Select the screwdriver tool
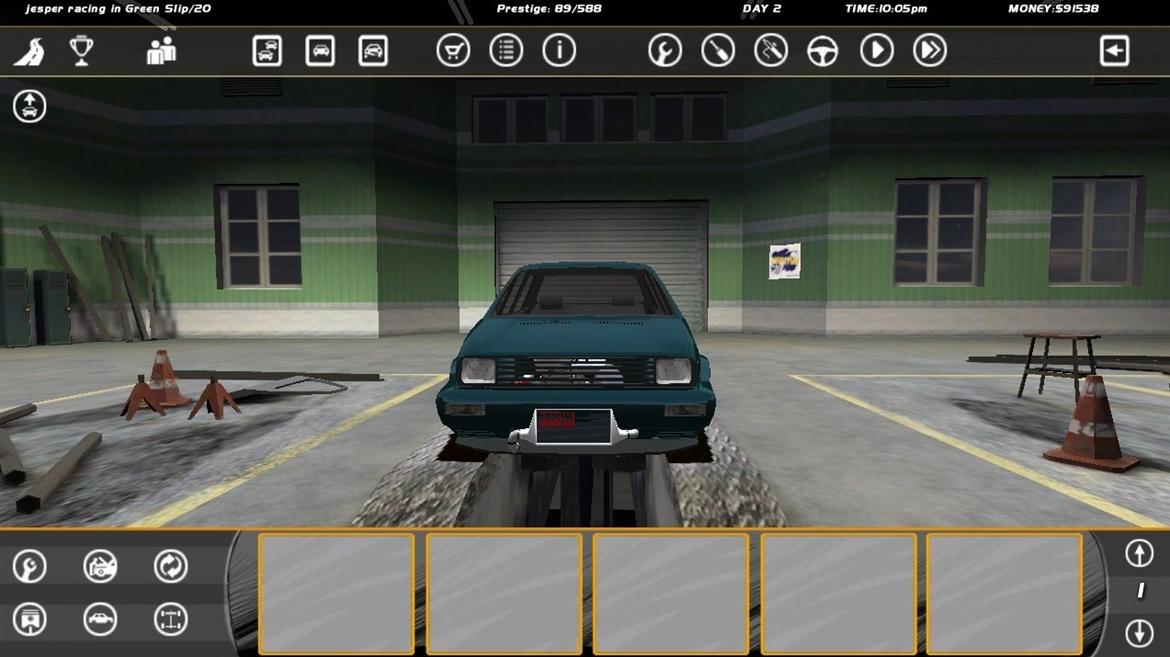The height and width of the screenshot is (657, 1170). click(x=718, y=51)
